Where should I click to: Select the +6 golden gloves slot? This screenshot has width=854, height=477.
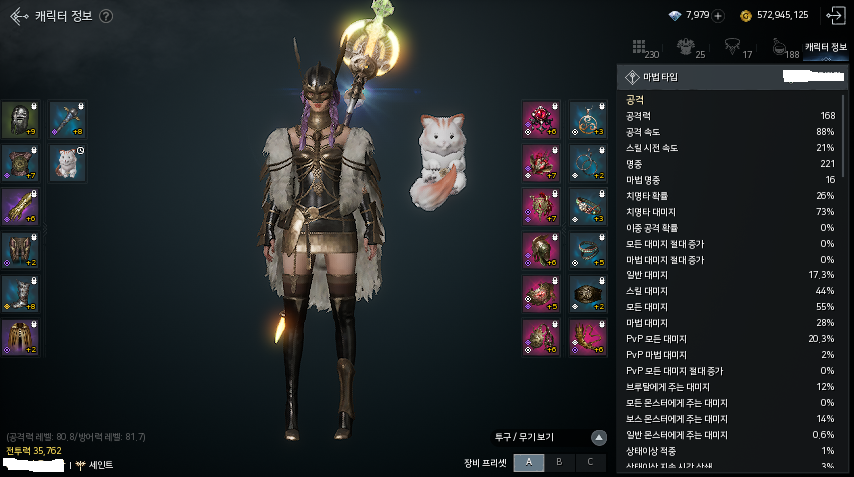tap(19, 206)
